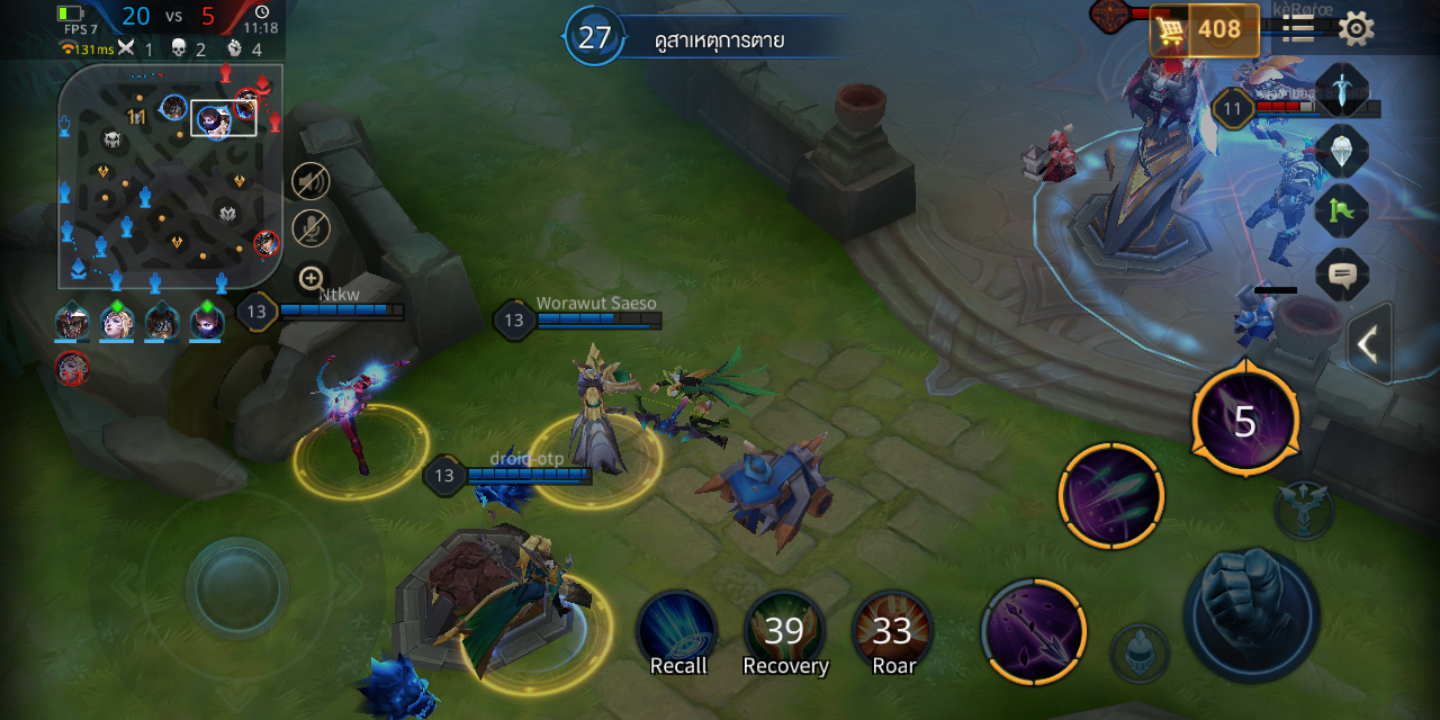Open the cause of death banner

[700, 39]
